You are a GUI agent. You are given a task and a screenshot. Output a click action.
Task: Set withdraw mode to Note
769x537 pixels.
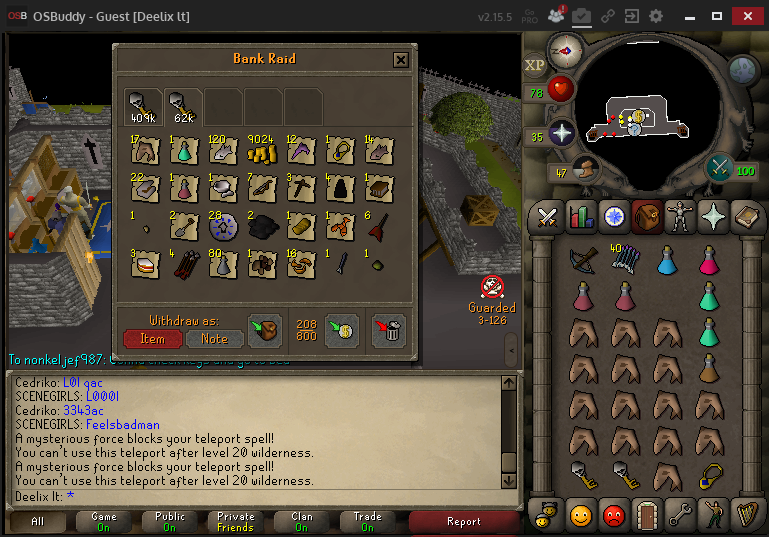(x=214, y=339)
